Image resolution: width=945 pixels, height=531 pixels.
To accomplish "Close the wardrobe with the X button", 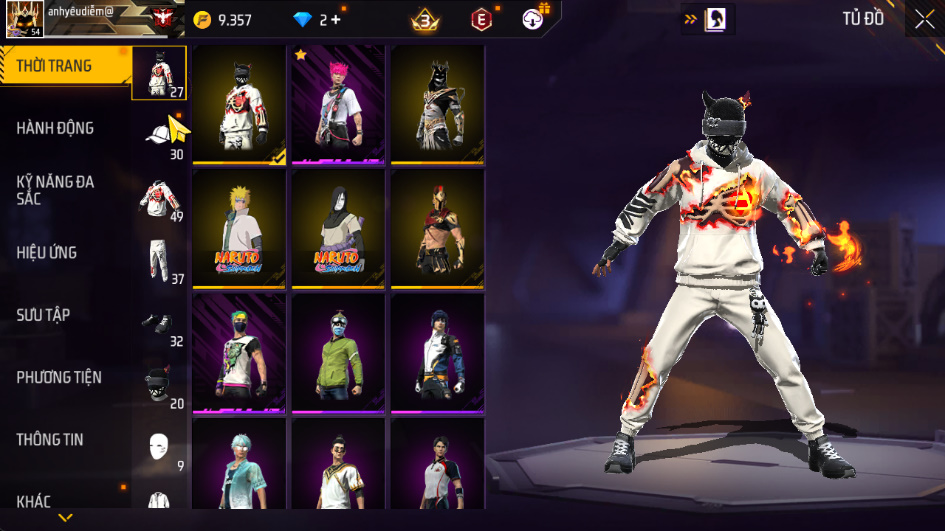I will pyautogui.click(x=924, y=19).
